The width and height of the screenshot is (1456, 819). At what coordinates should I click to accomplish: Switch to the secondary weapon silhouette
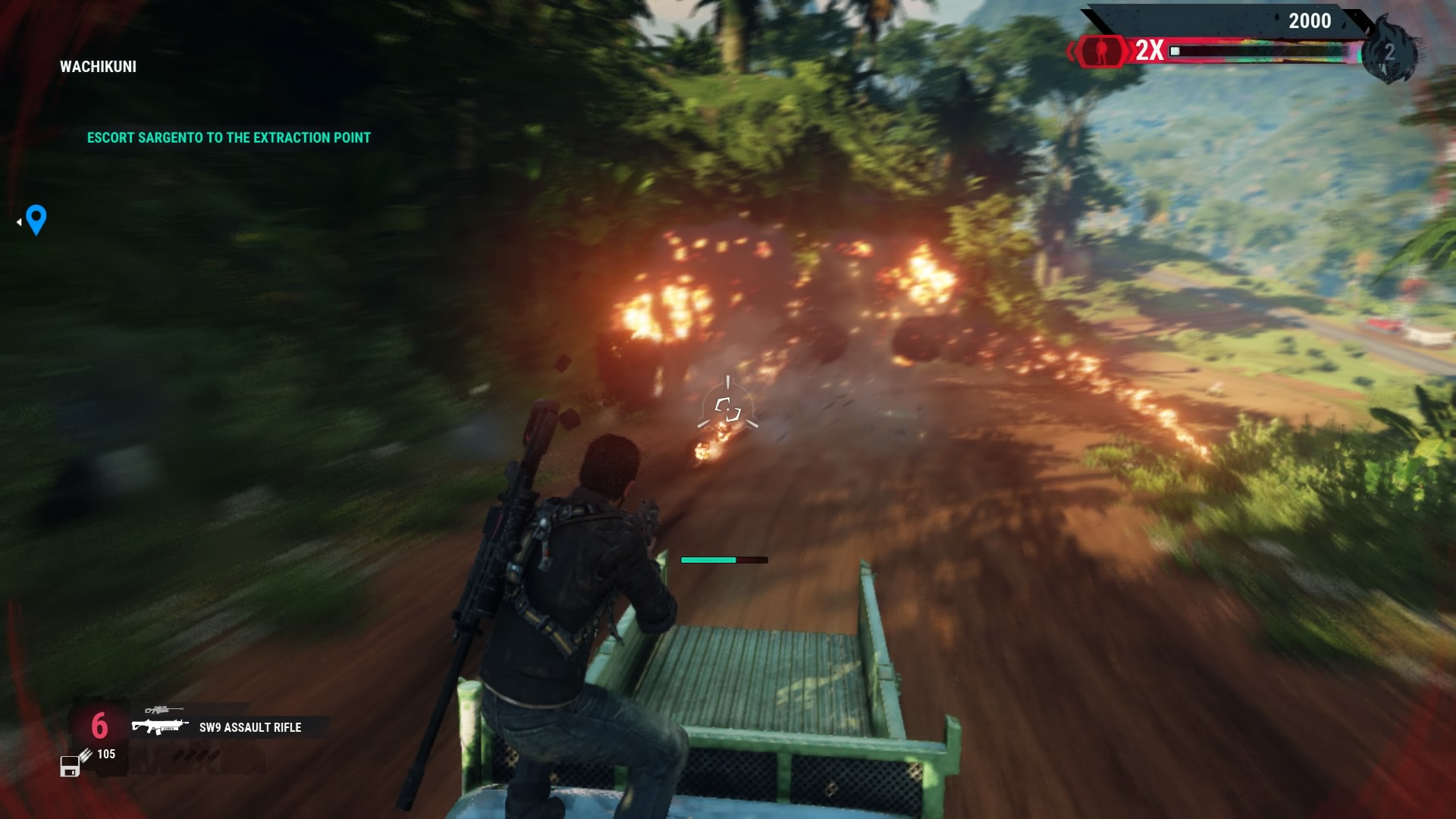point(163,710)
